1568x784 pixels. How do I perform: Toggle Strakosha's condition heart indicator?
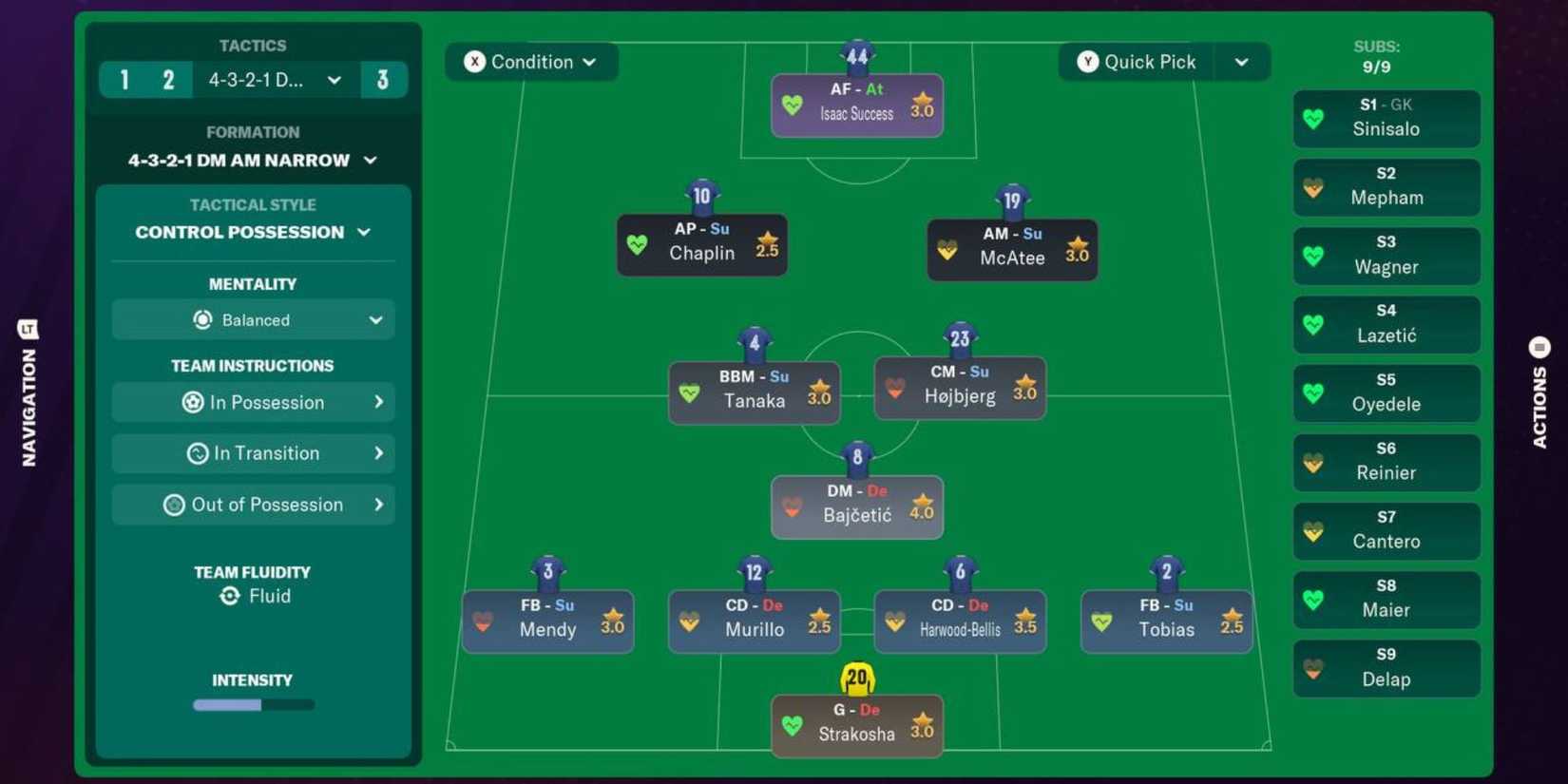click(793, 723)
